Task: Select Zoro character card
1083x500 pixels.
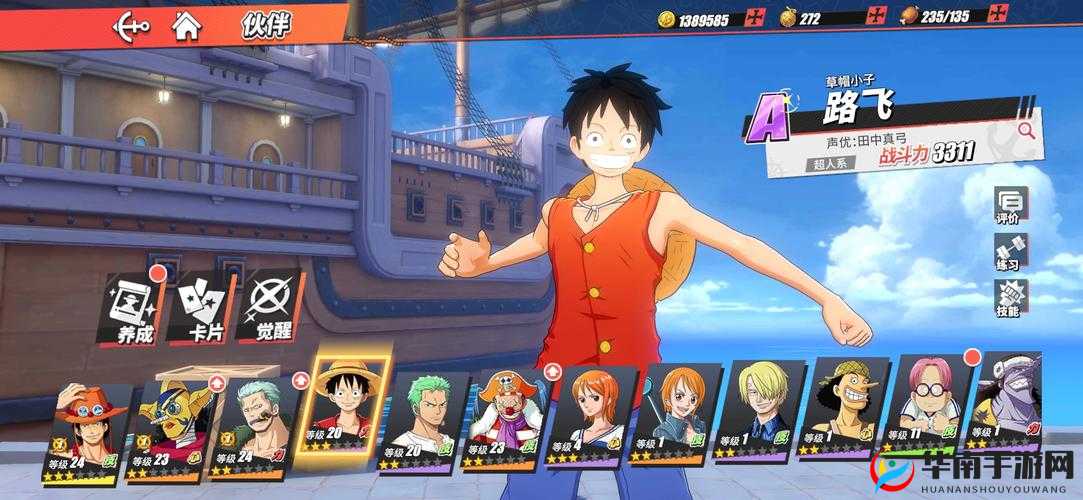Action: click(426, 425)
